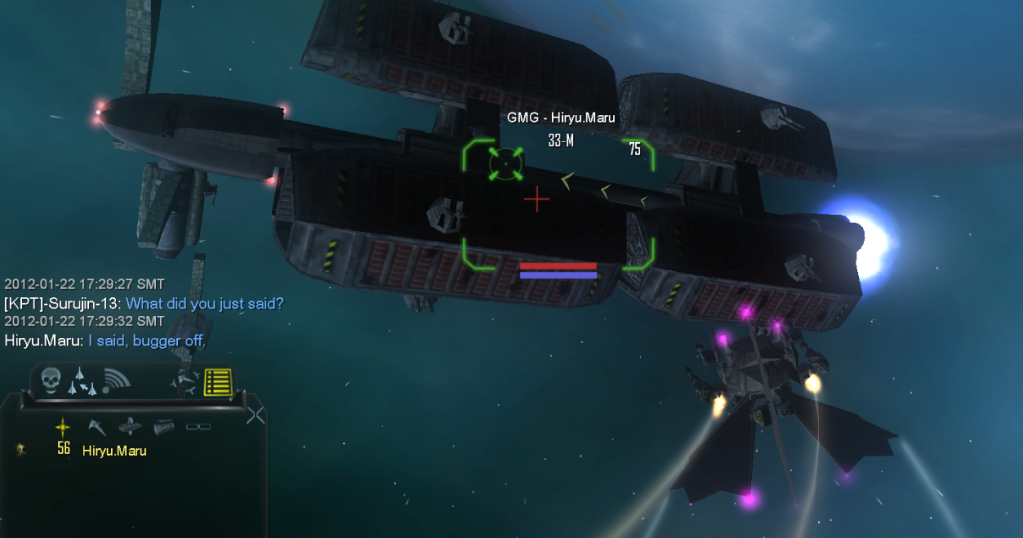Select the three-ships formation icon
The width and height of the screenshot is (1023, 538).
[84, 382]
